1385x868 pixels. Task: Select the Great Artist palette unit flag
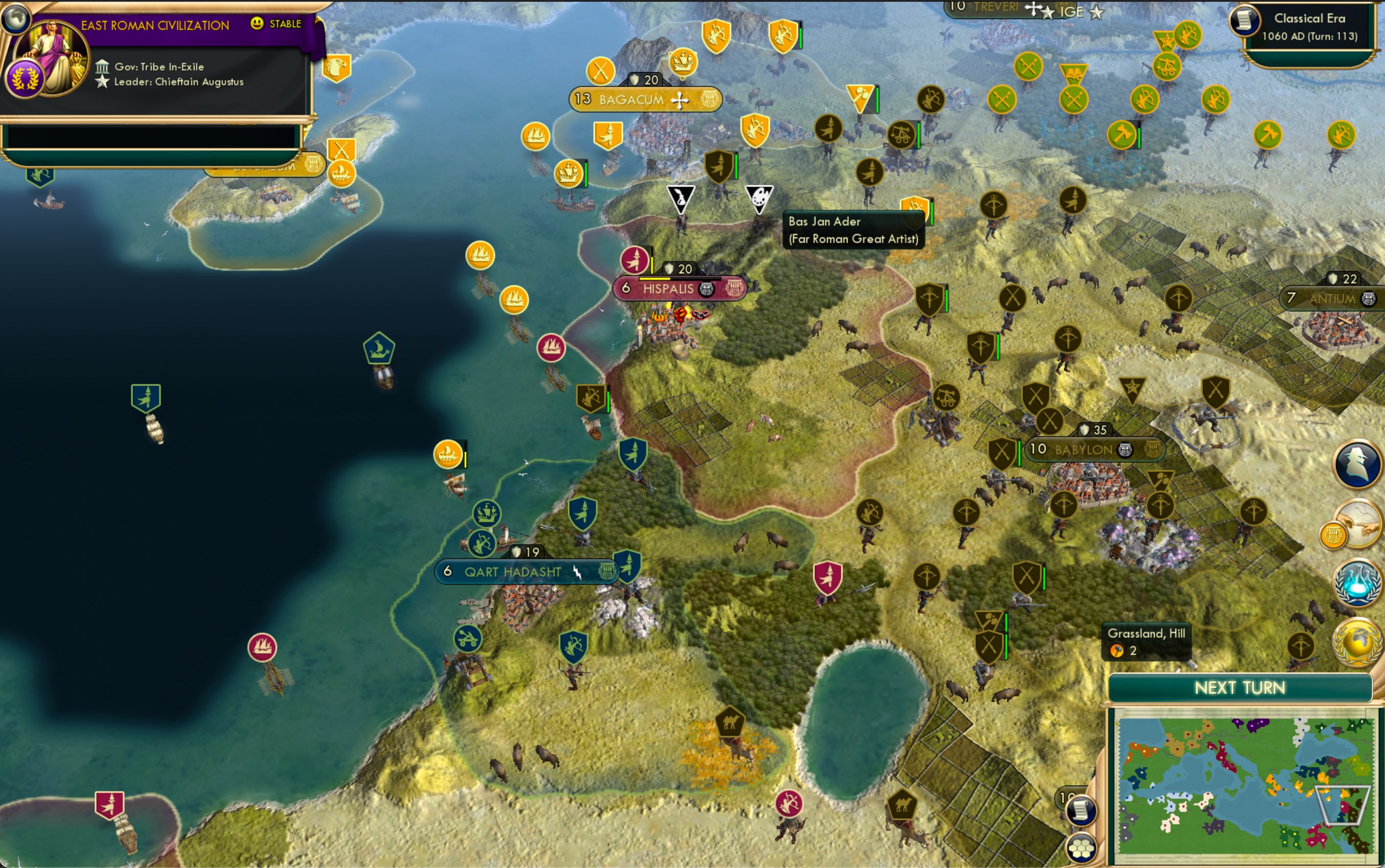(759, 198)
